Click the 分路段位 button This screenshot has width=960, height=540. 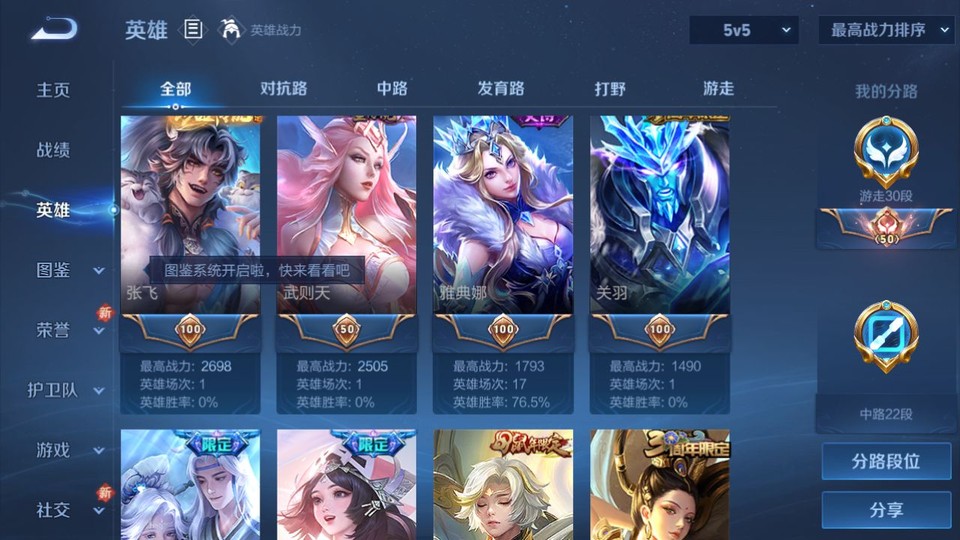pos(886,462)
